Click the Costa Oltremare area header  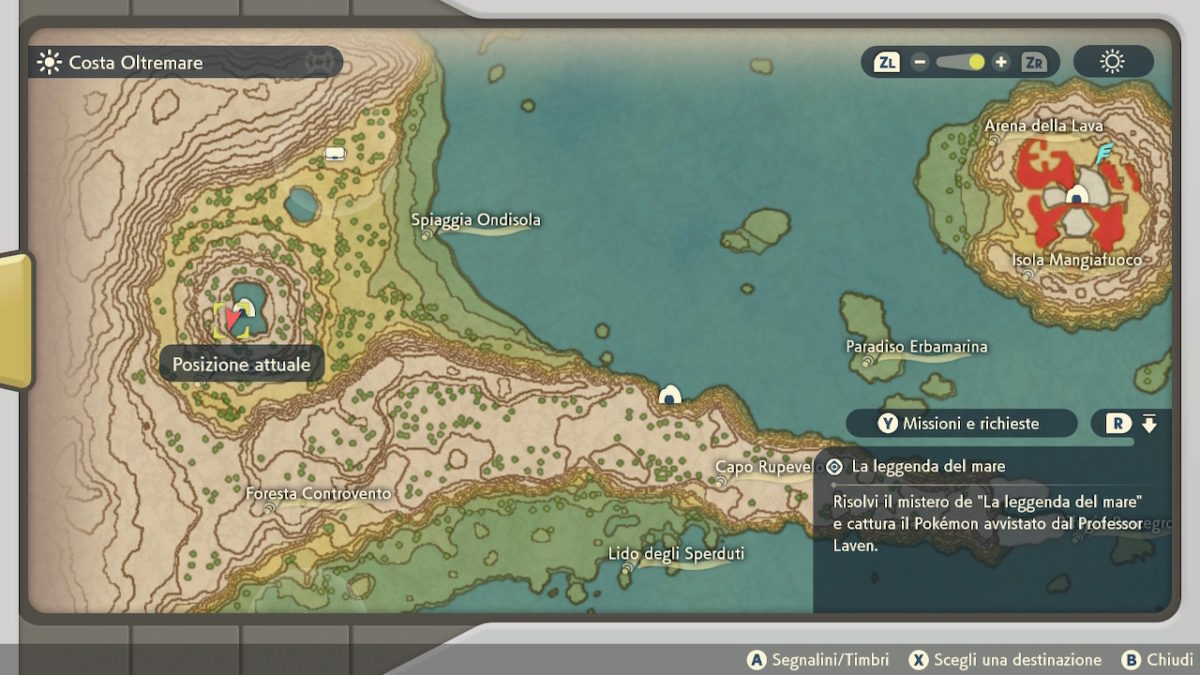[x=135, y=63]
